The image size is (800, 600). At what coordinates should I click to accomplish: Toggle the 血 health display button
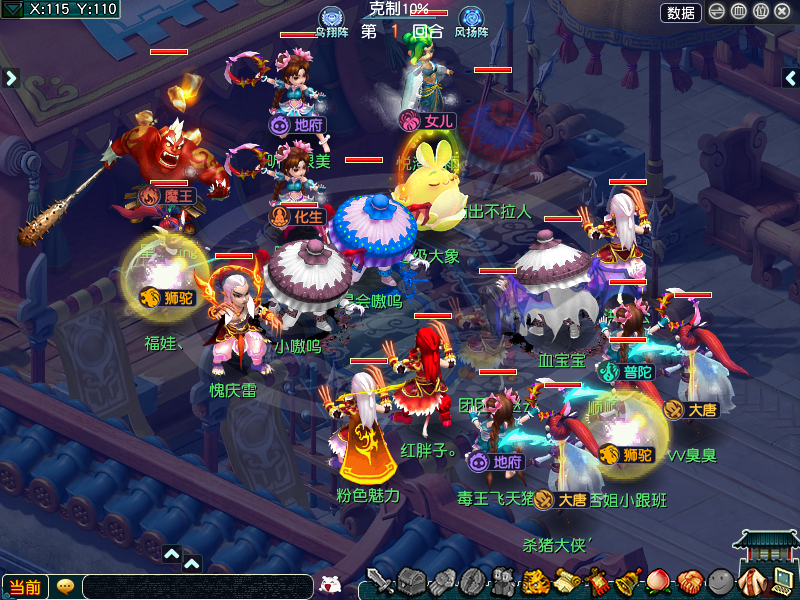(x=739, y=12)
